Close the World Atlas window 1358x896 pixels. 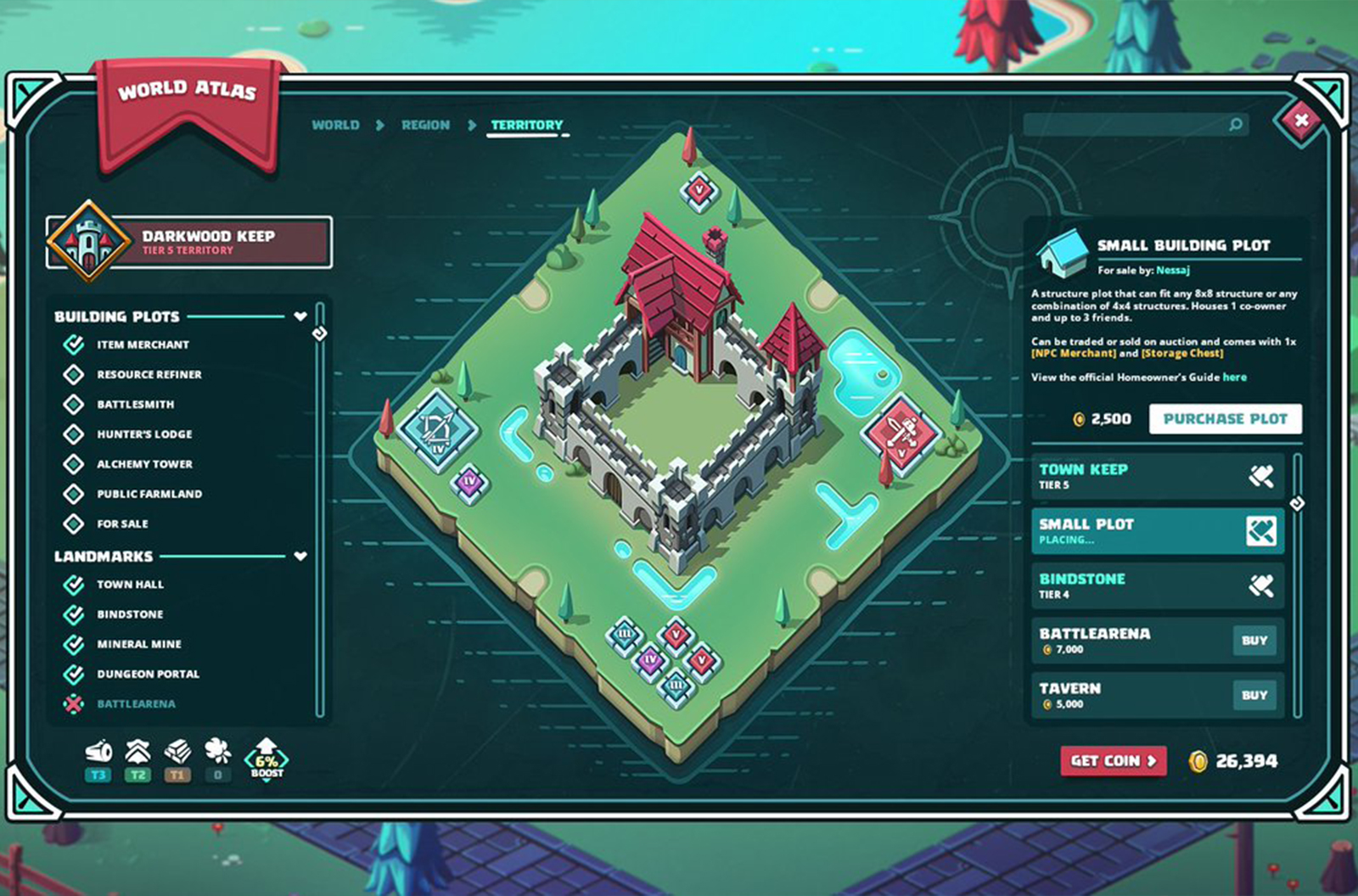[1300, 120]
